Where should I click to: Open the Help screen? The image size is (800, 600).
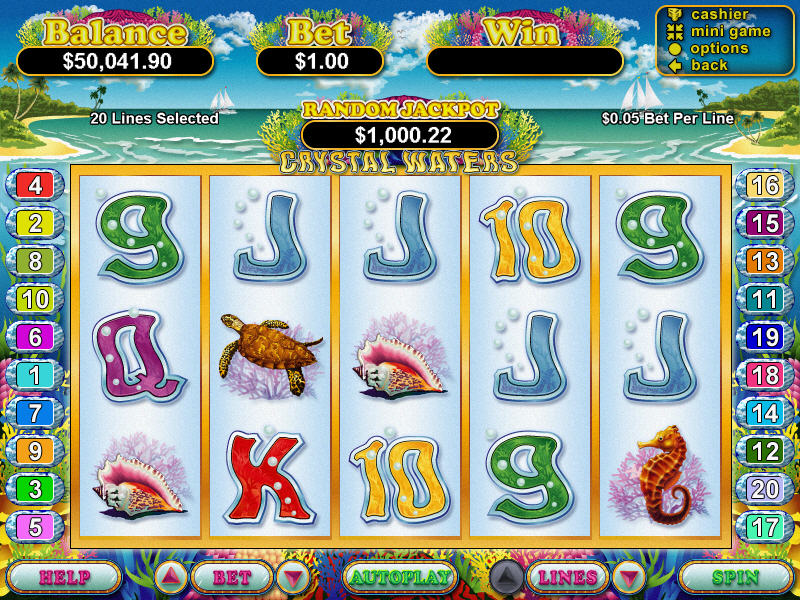tap(65, 577)
